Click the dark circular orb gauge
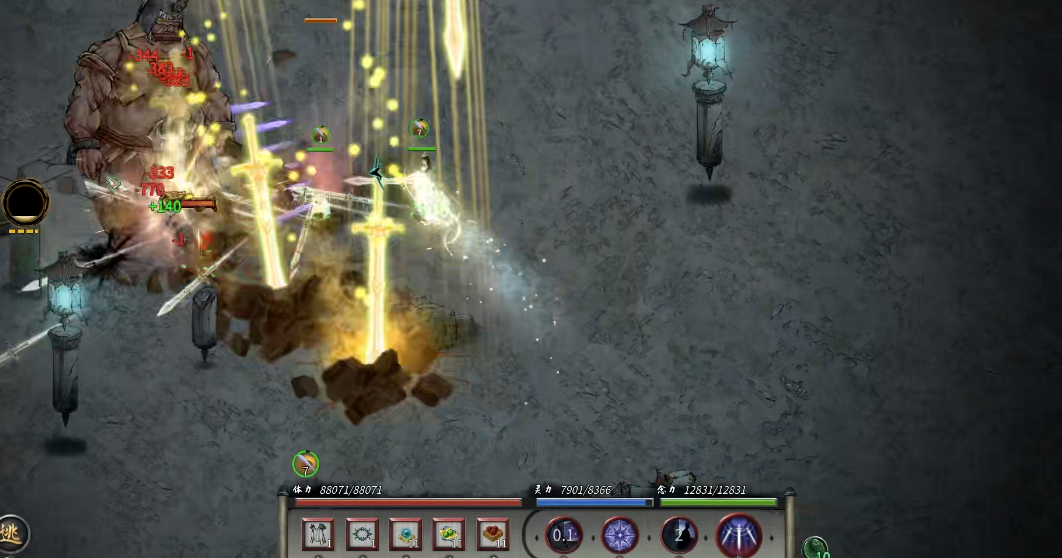Screen dimensions: 1062x558 pyautogui.click(x=25, y=202)
